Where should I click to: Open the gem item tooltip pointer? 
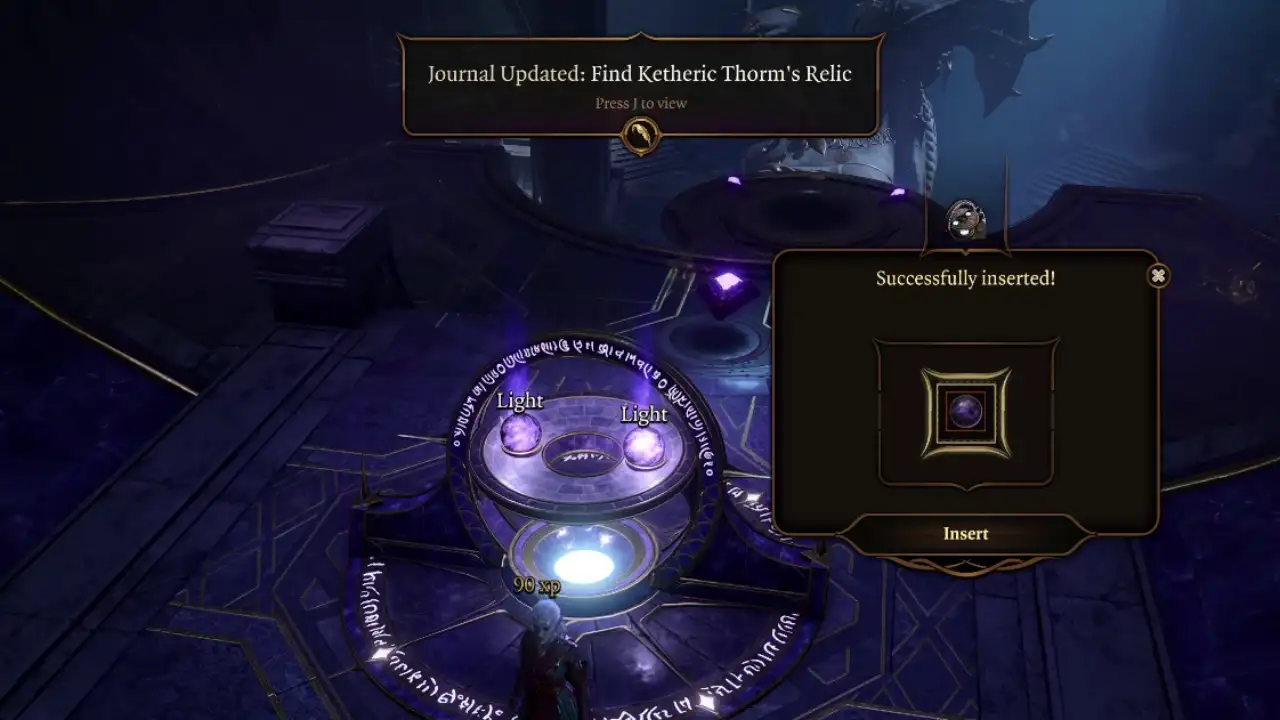pos(965,250)
